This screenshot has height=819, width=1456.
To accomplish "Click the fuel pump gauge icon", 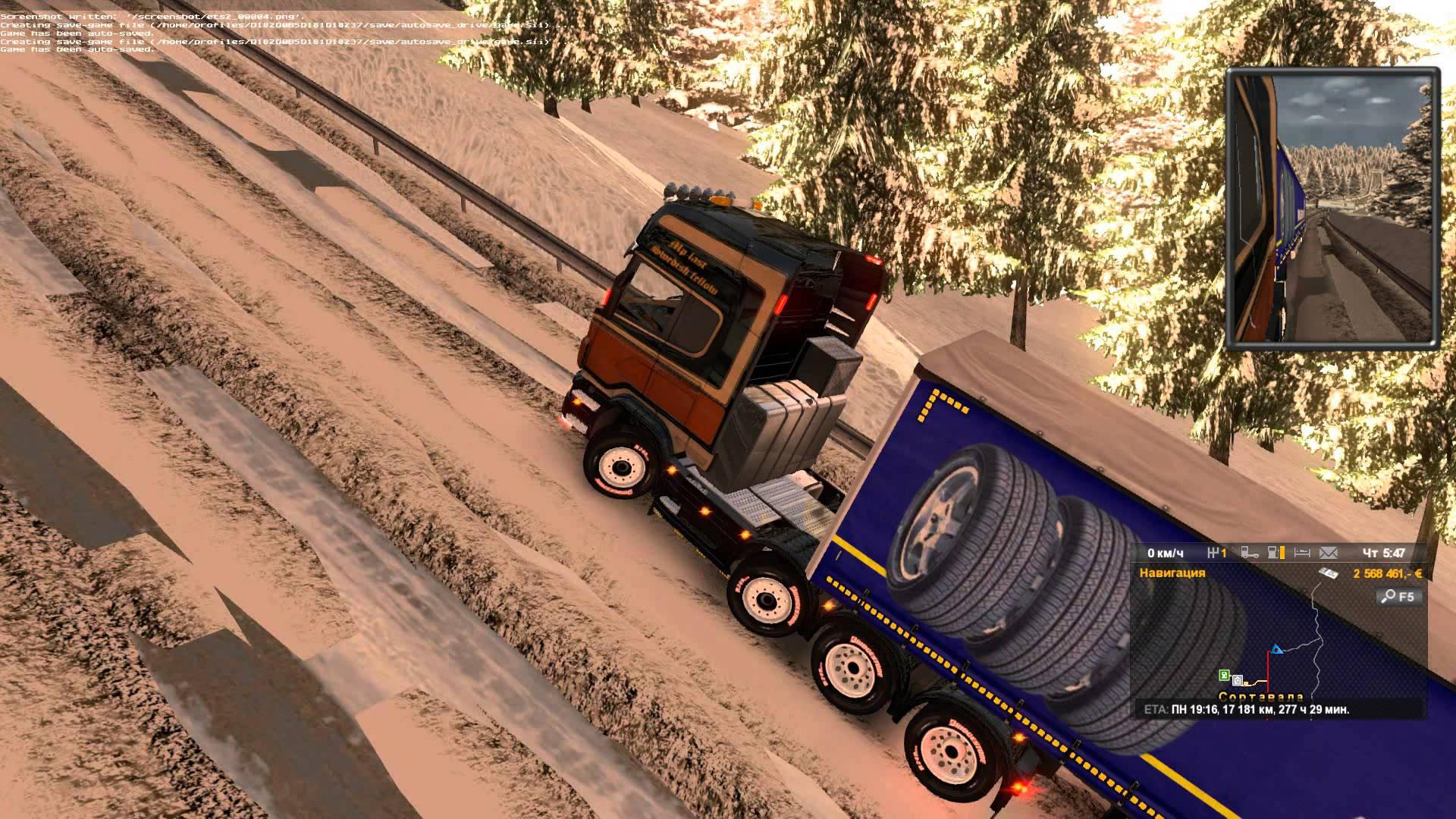I will pyautogui.click(x=1276, y=553).
